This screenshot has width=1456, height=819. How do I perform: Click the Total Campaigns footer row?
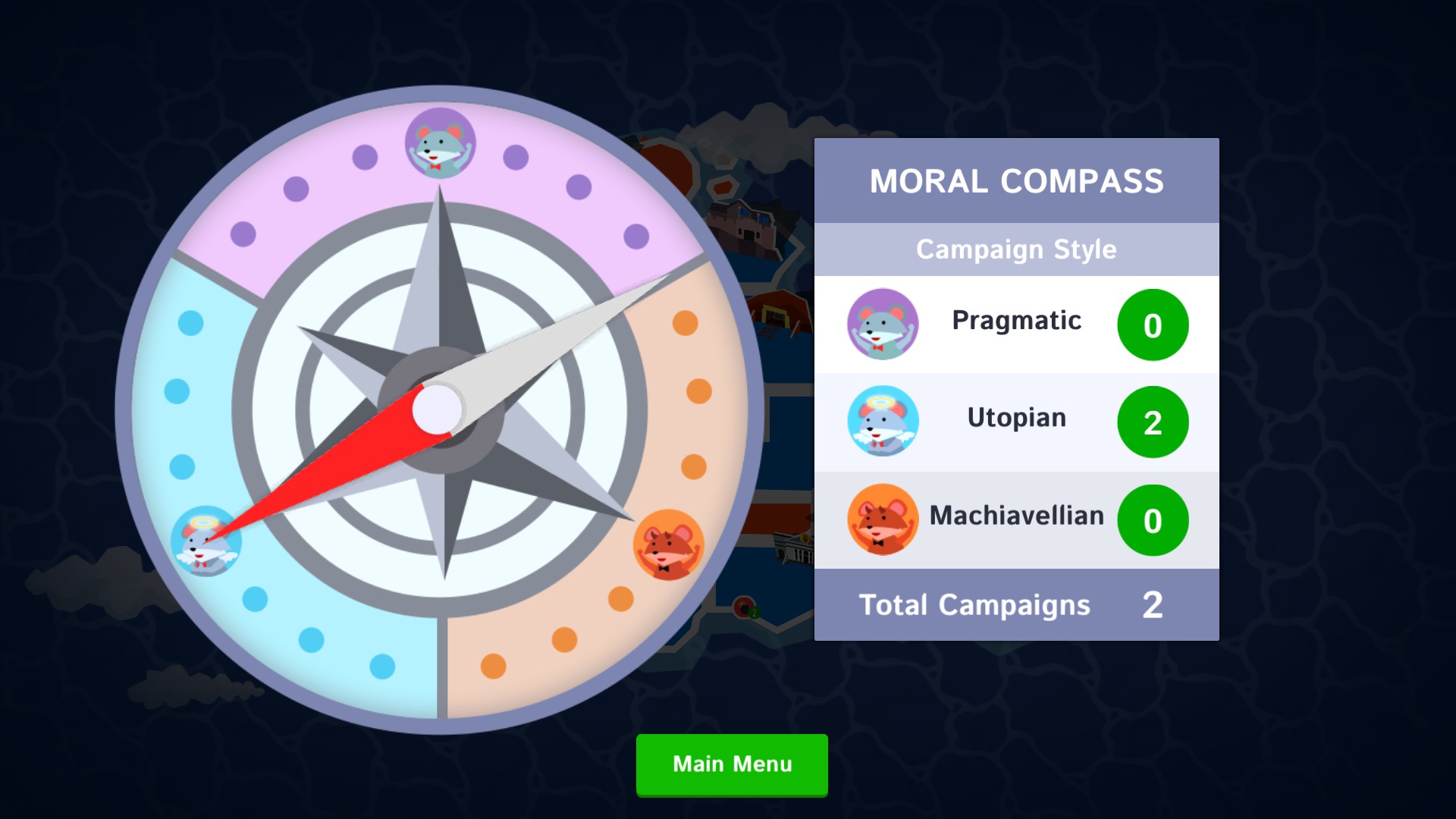[1016, 604]
